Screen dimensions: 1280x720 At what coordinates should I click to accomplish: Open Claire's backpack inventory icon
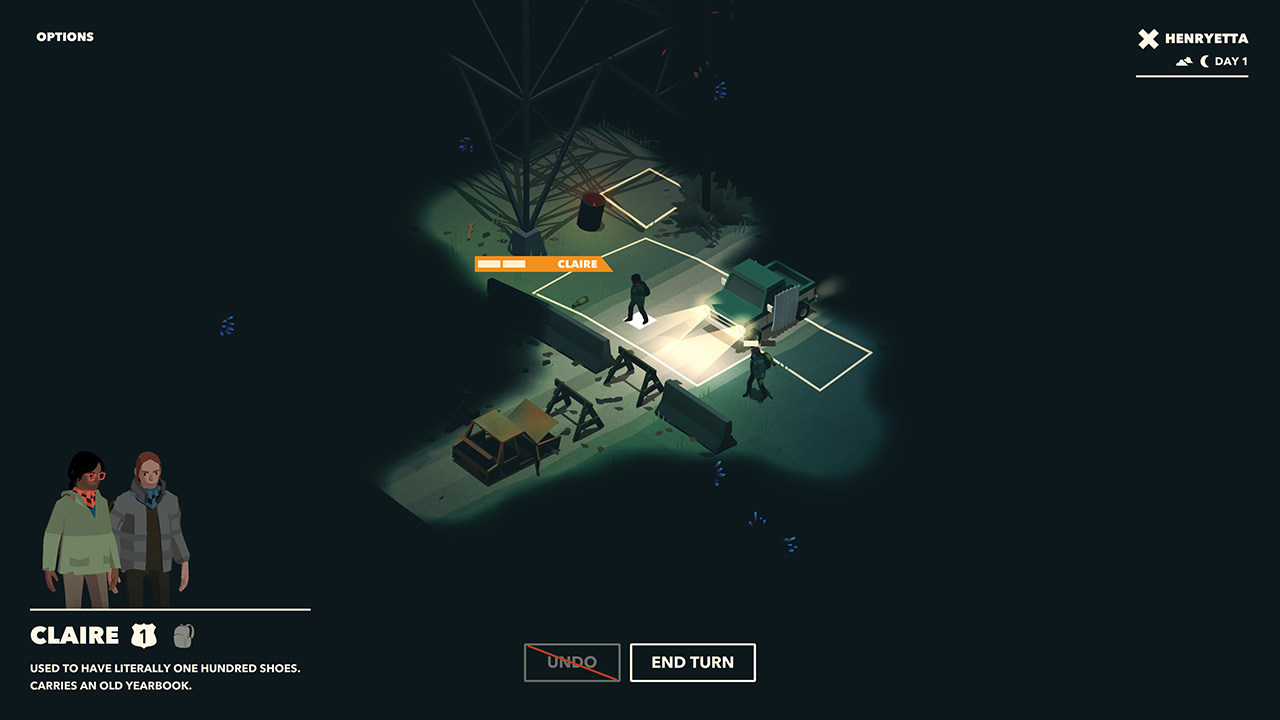tap(183, 635)
